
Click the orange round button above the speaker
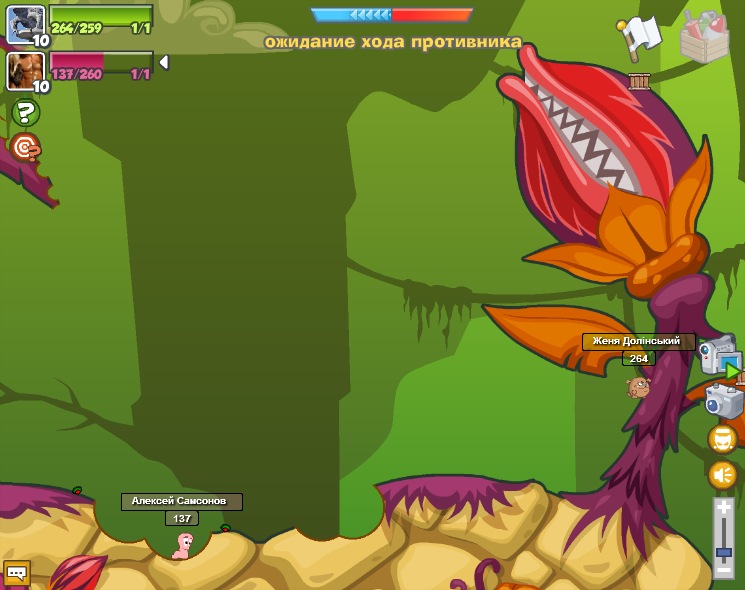click(x=722, y=439)
